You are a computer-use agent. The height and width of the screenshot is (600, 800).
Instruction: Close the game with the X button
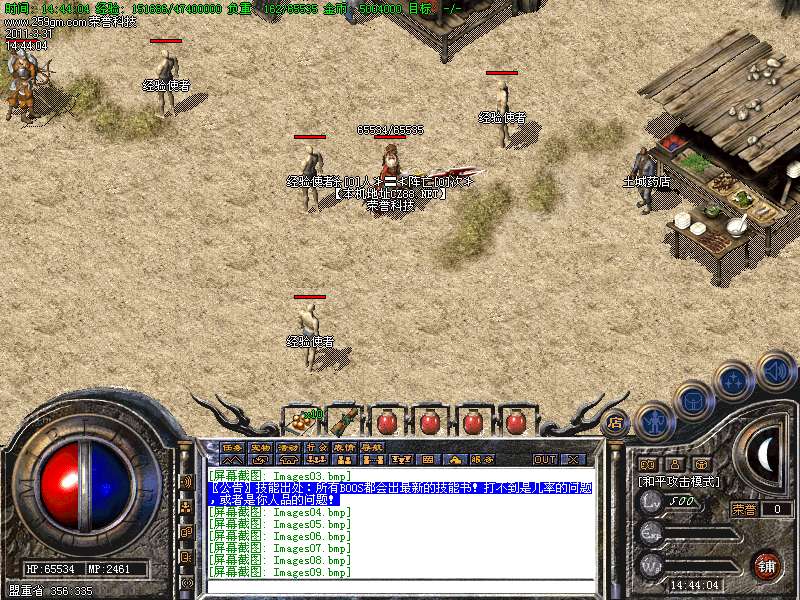click(573, 459)
